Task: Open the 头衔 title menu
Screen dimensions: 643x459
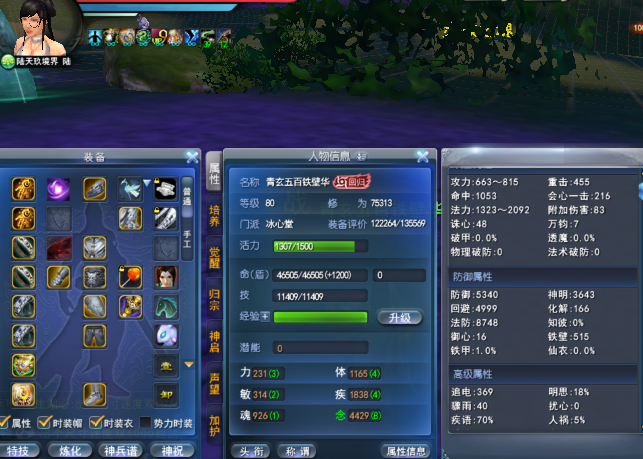Action: pos(248,451)
